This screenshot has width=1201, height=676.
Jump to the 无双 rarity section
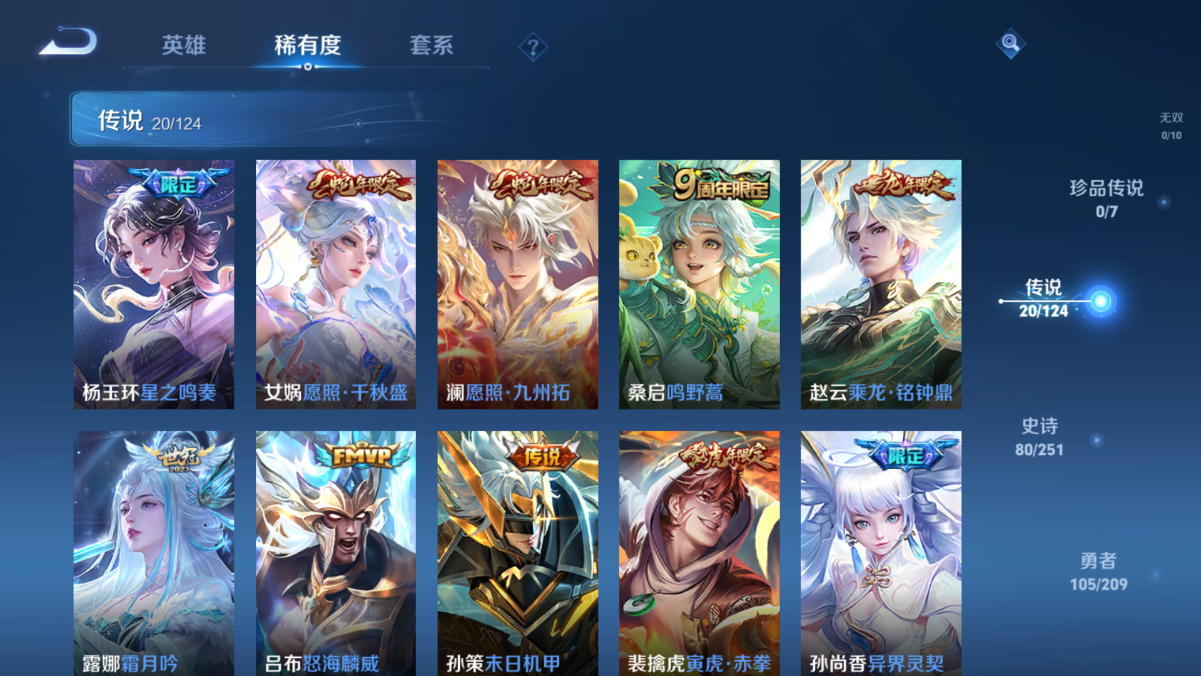click(x=1171, y=125)
